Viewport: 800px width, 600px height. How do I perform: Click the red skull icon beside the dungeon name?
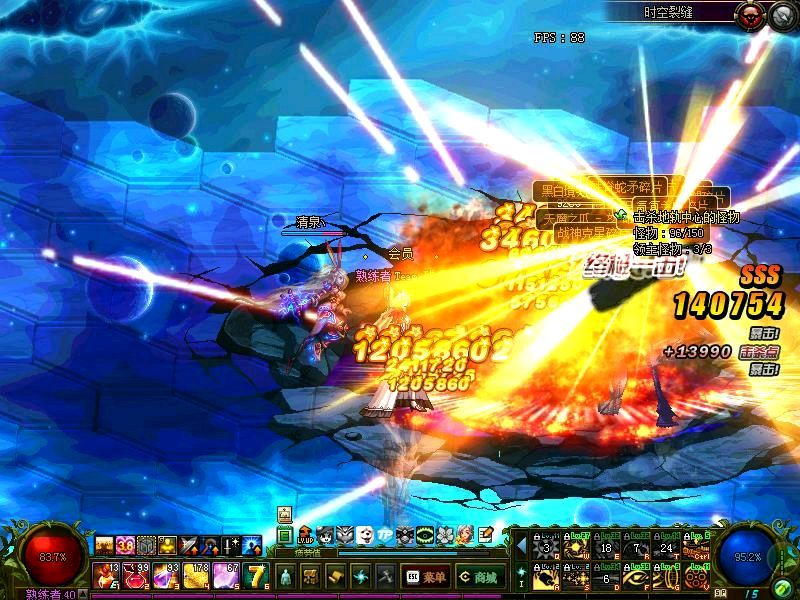(748, 14)
